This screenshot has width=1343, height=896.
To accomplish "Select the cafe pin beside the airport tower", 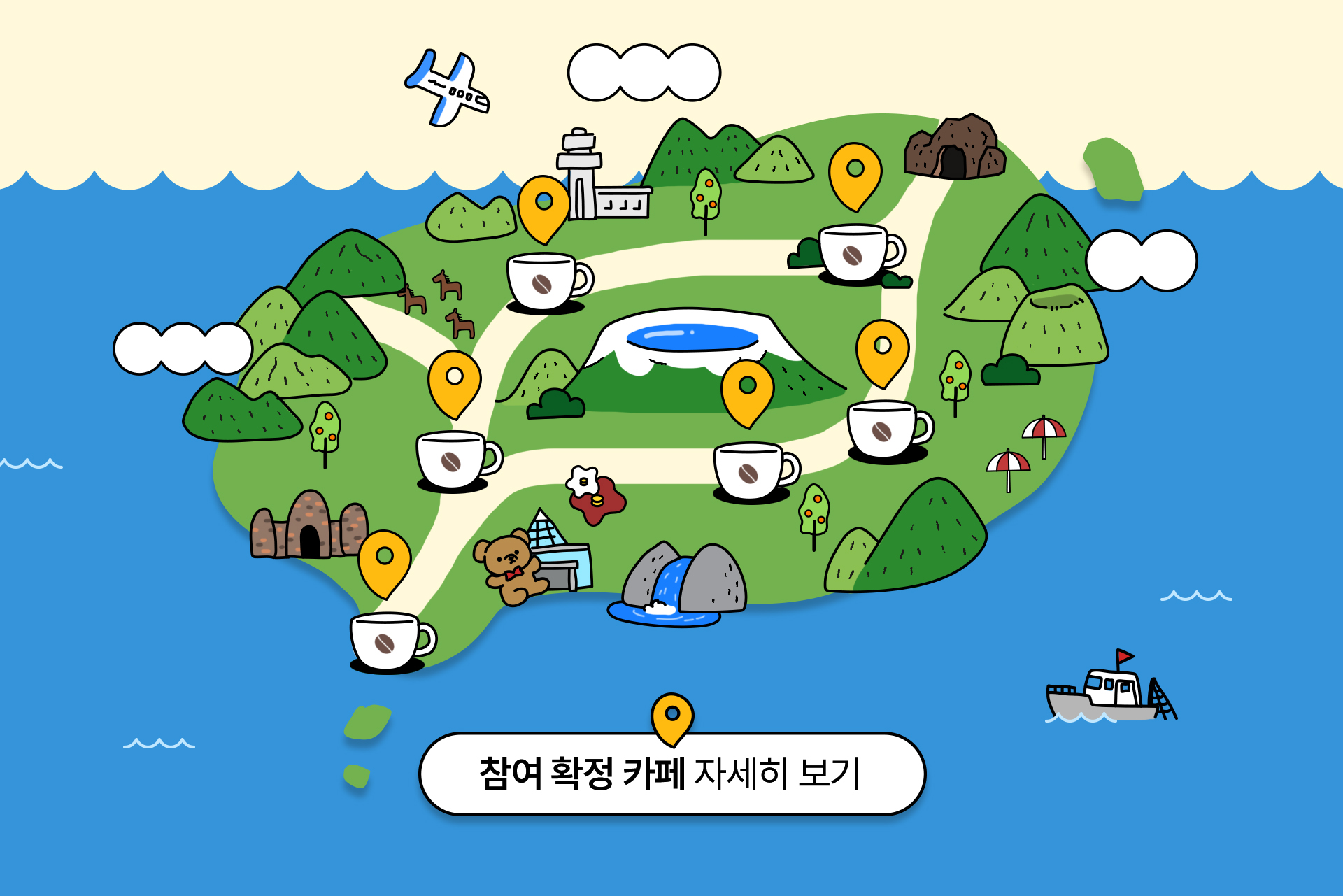I will point(543,204).
